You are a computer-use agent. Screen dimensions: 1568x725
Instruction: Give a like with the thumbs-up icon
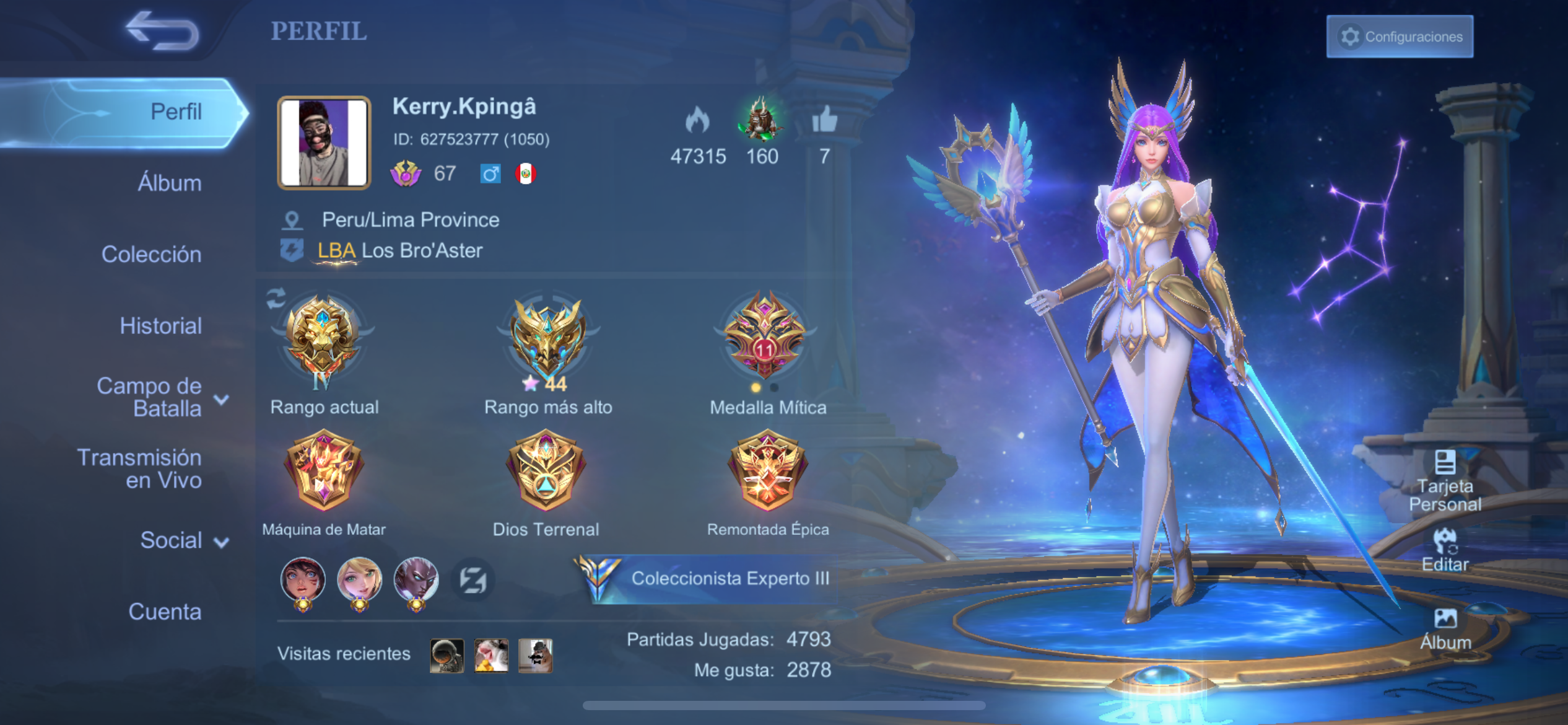[x=824, y=120]
